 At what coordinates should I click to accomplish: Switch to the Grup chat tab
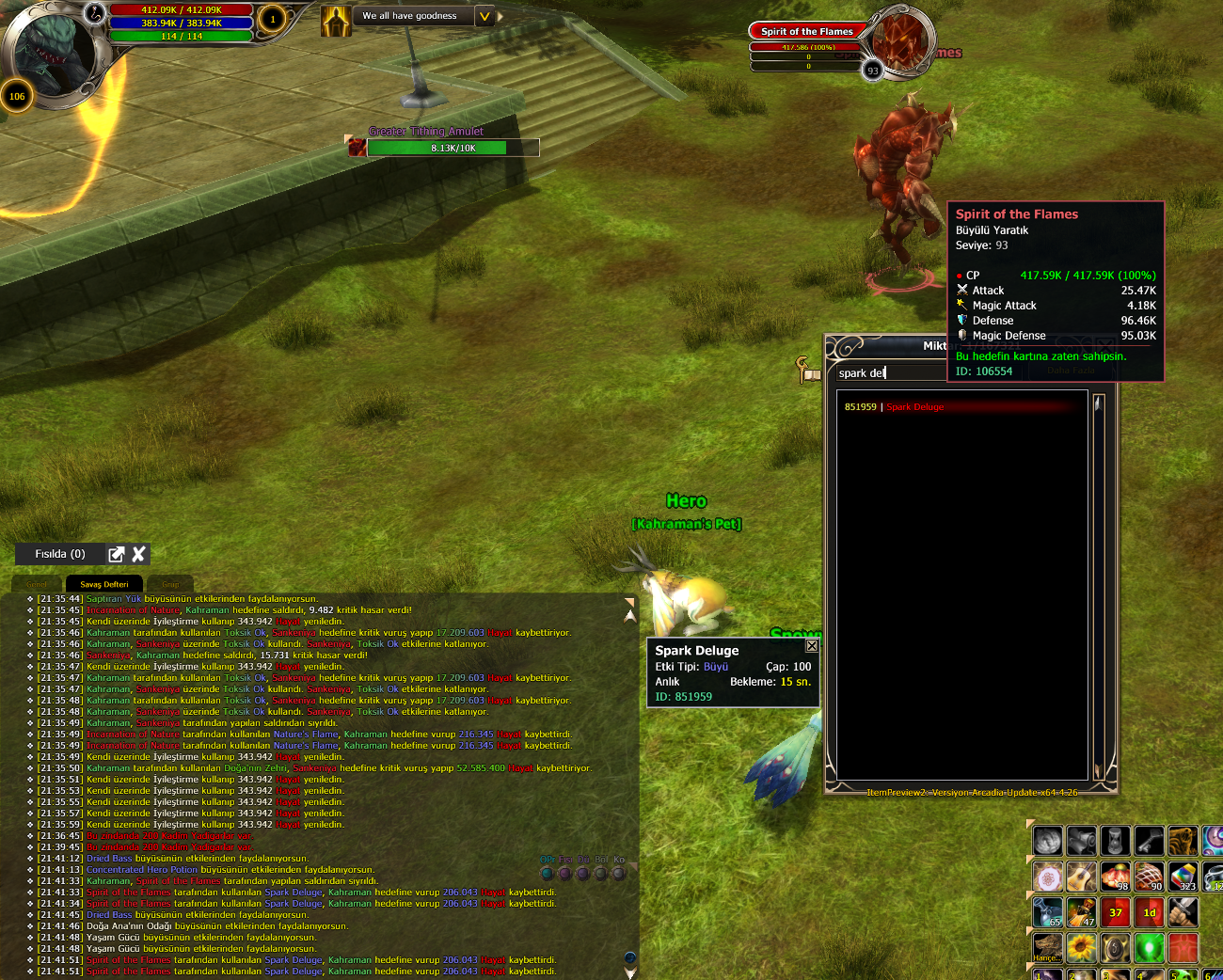click(x=170, y=584)
